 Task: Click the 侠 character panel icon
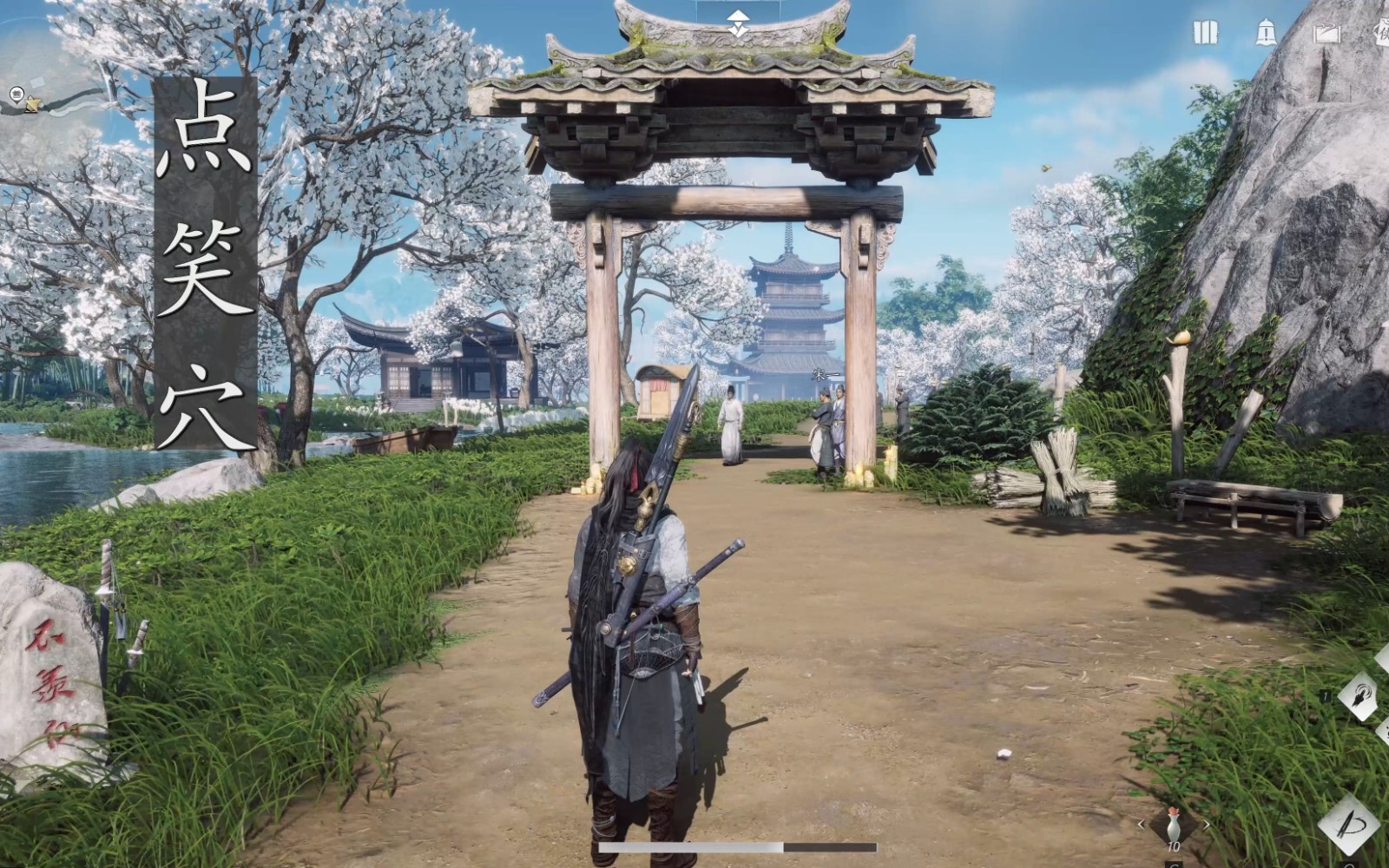point(1382,33)
